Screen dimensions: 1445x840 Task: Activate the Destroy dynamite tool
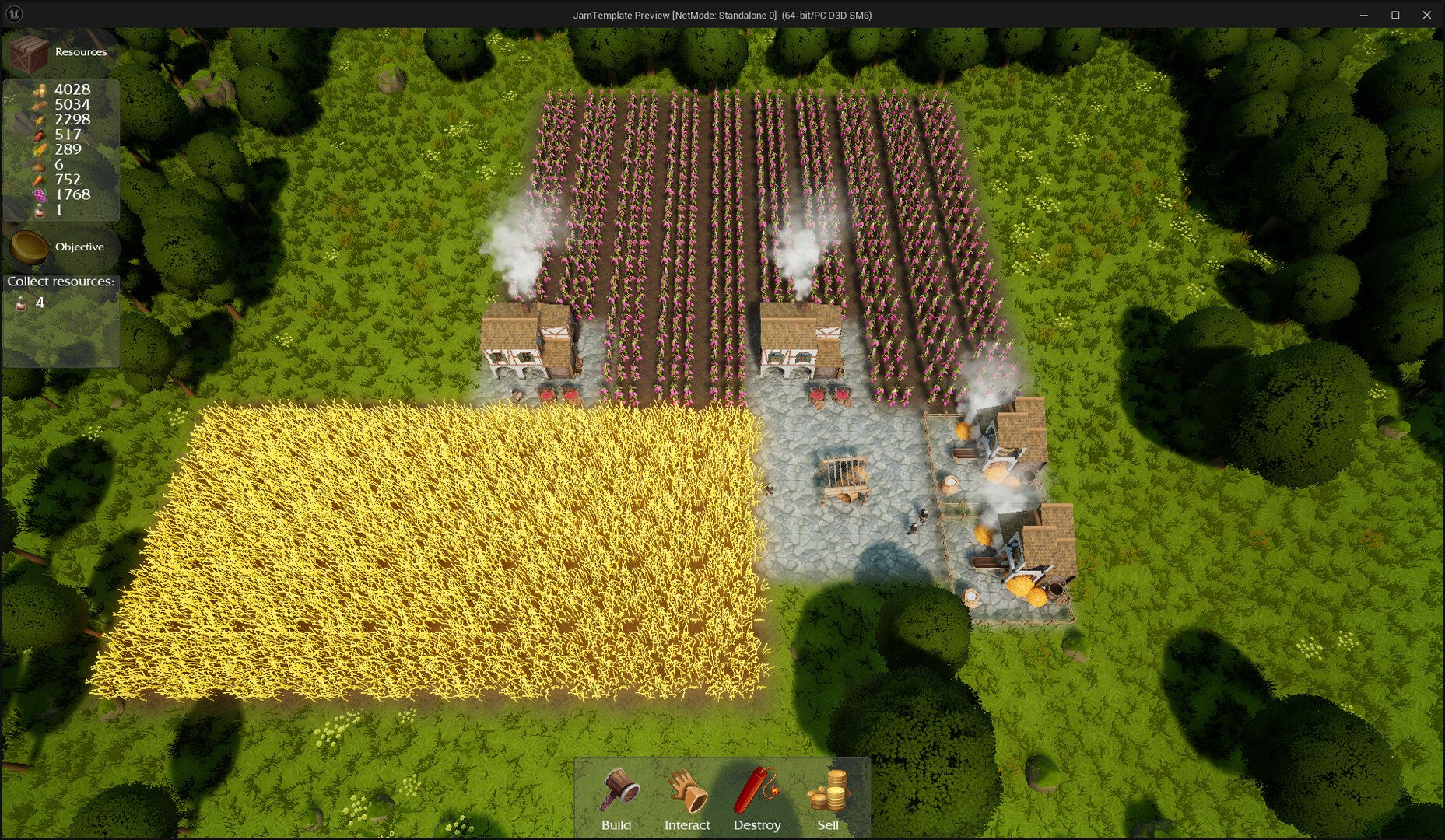click(757, 799)
